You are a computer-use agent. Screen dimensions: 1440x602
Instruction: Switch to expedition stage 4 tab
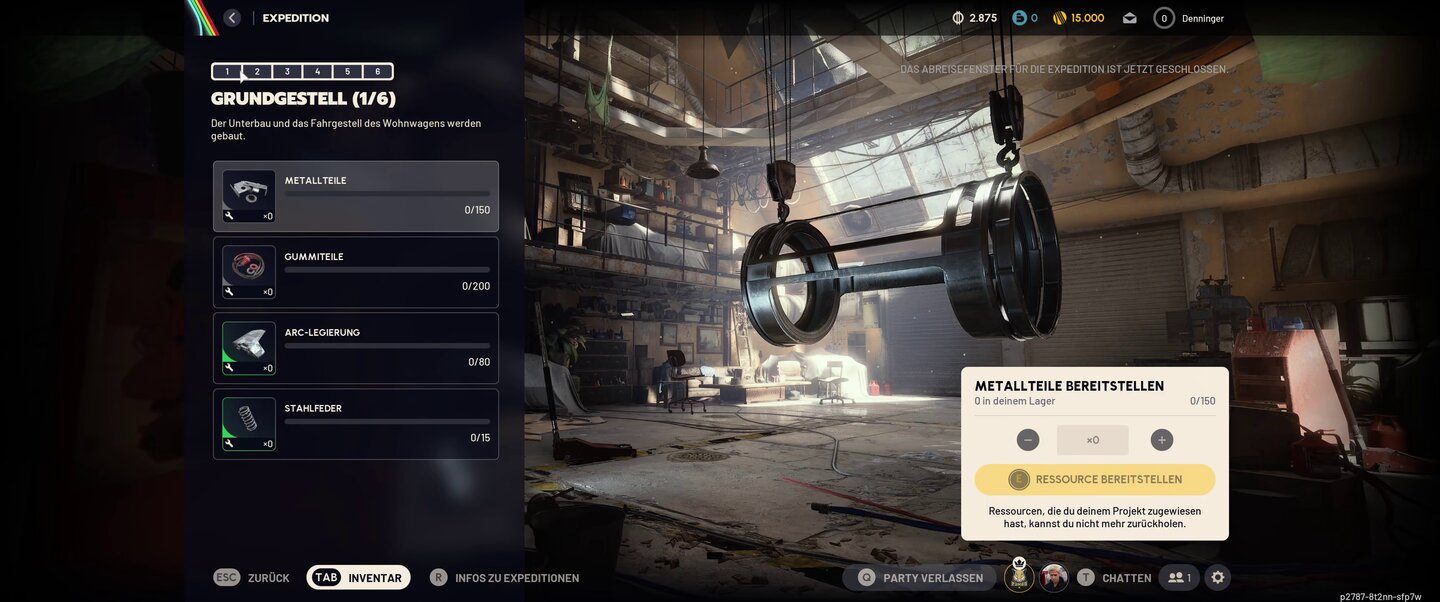pyautogui.click(x=317, y=71)
